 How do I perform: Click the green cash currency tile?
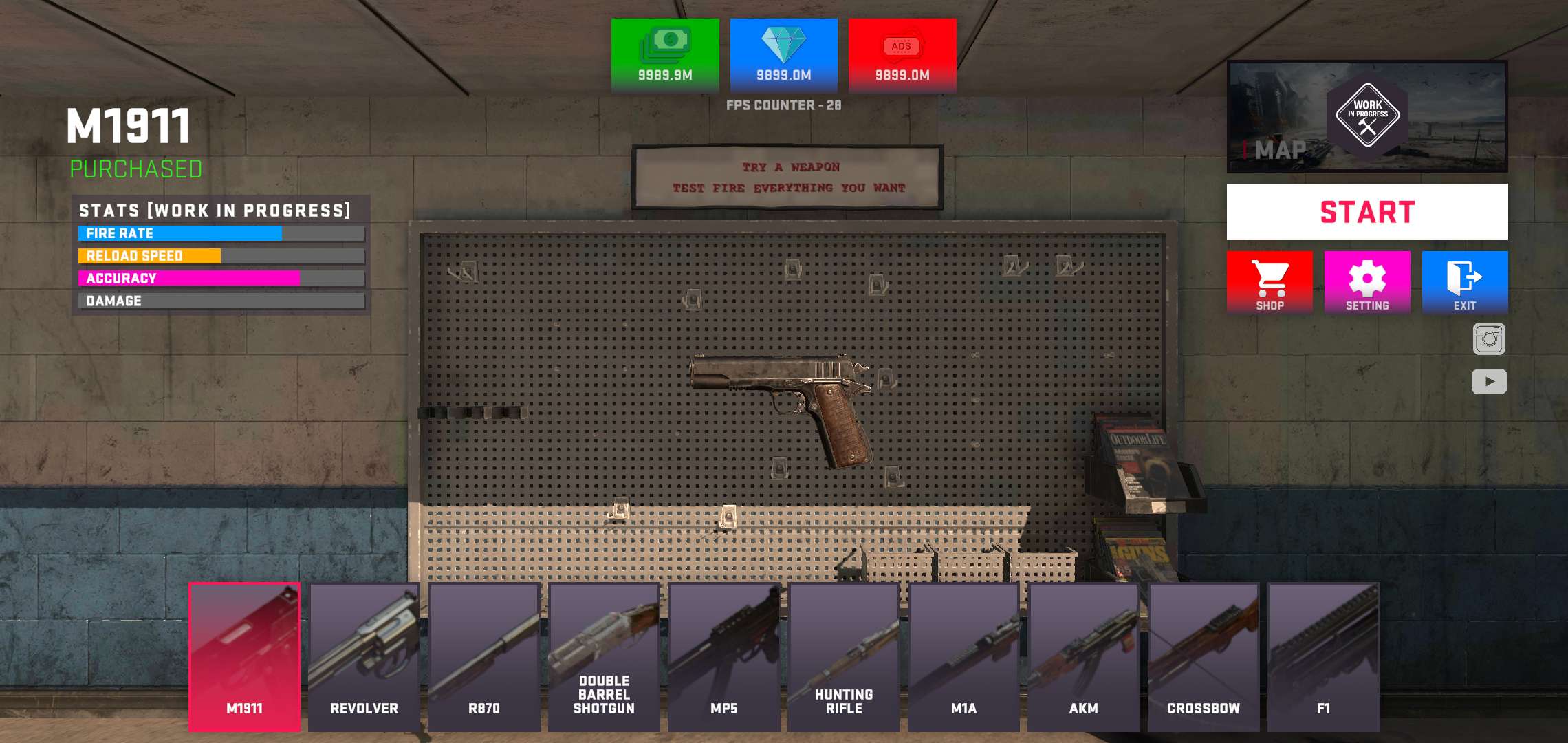(x=665, y=55)
